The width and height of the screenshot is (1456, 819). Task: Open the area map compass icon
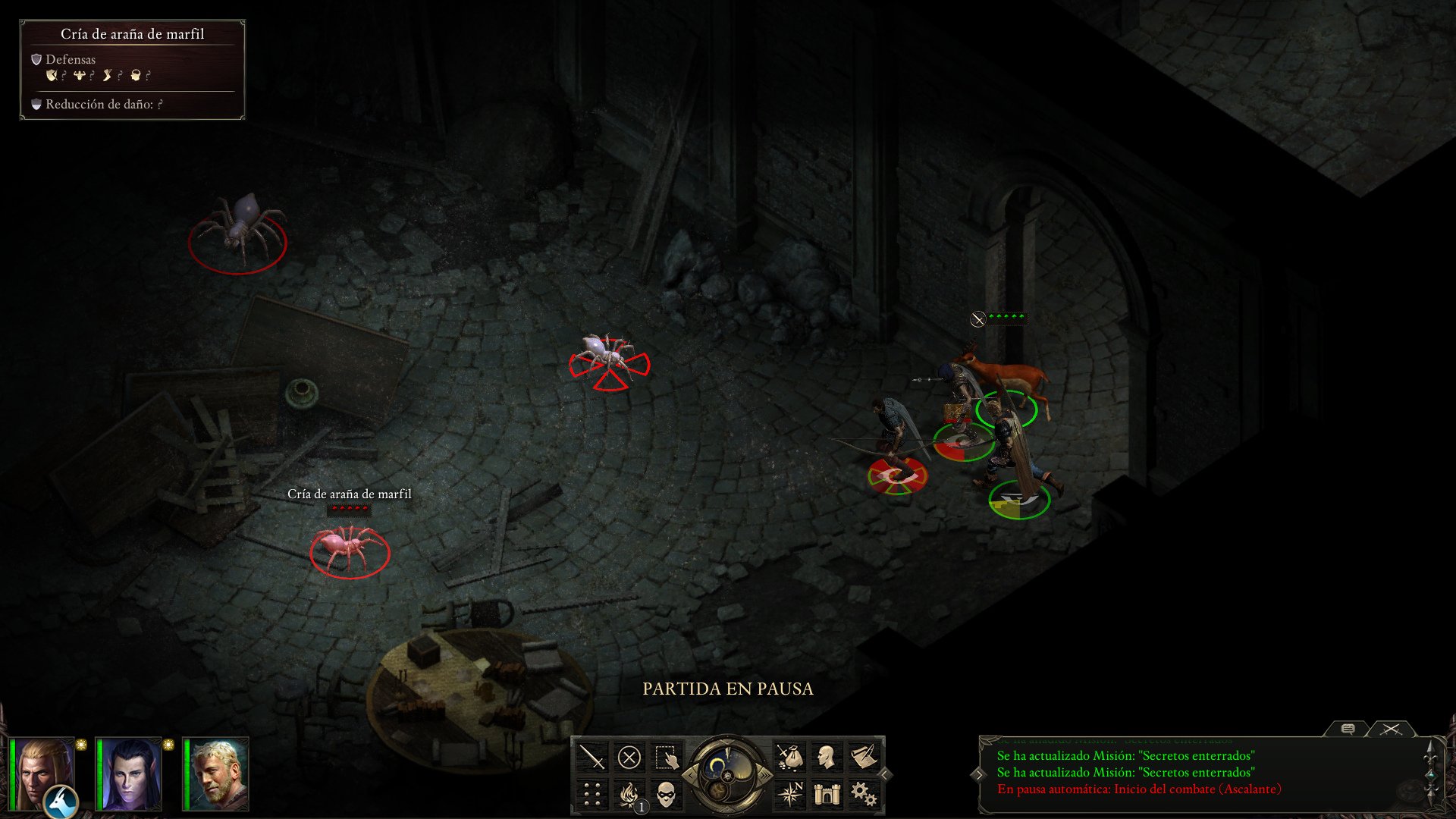792,794
